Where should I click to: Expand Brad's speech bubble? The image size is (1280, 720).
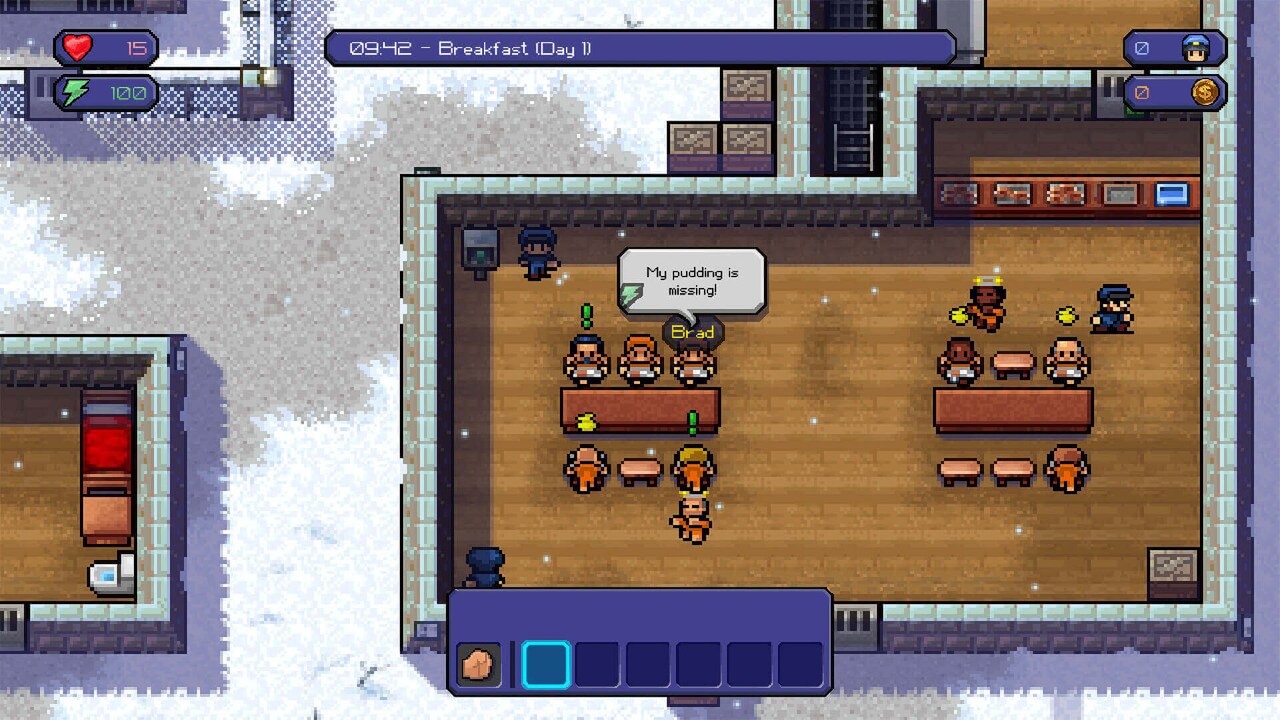(x=690, y=280)
